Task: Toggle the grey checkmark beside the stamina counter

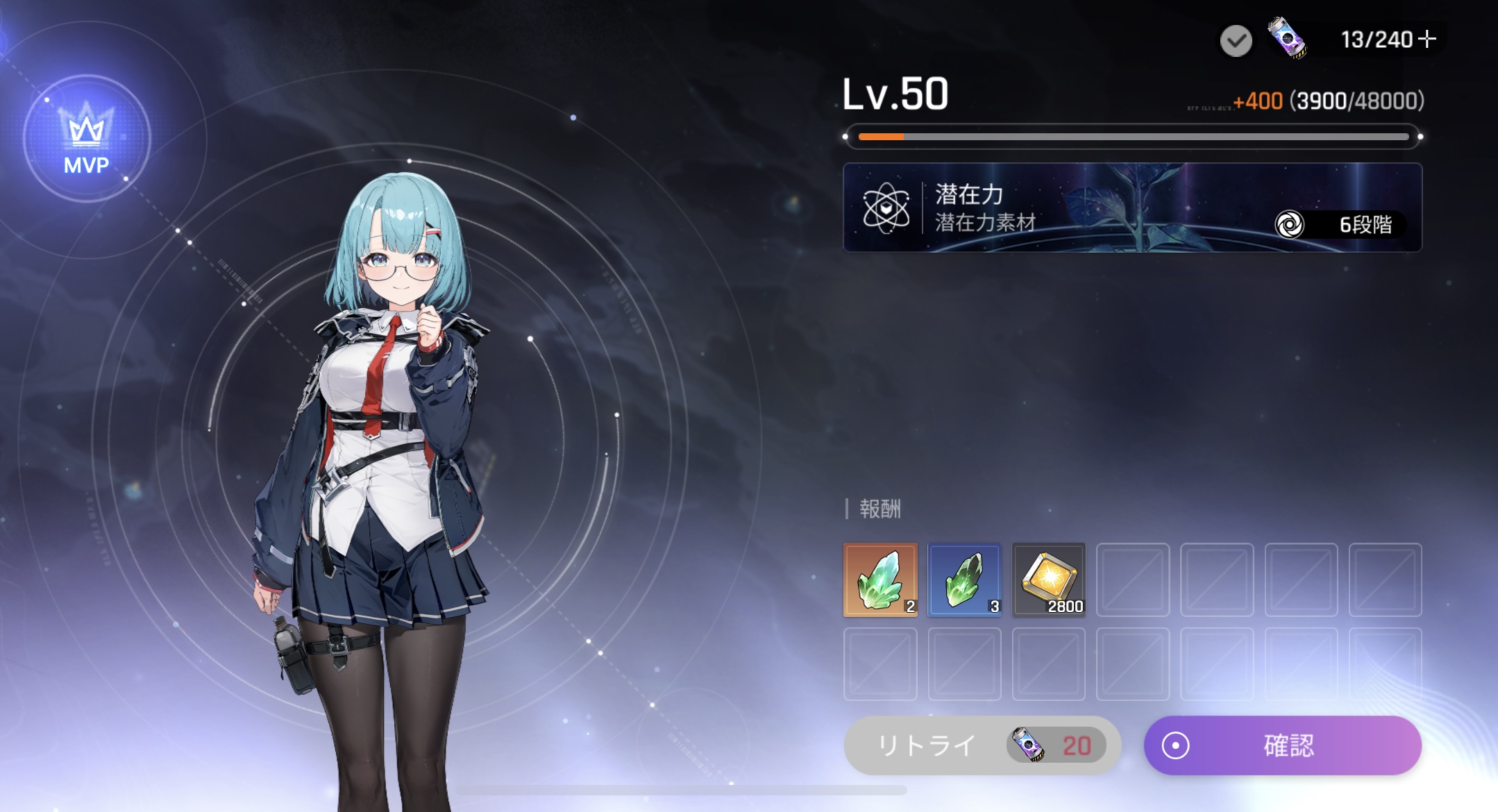Action: (1236, 41)
